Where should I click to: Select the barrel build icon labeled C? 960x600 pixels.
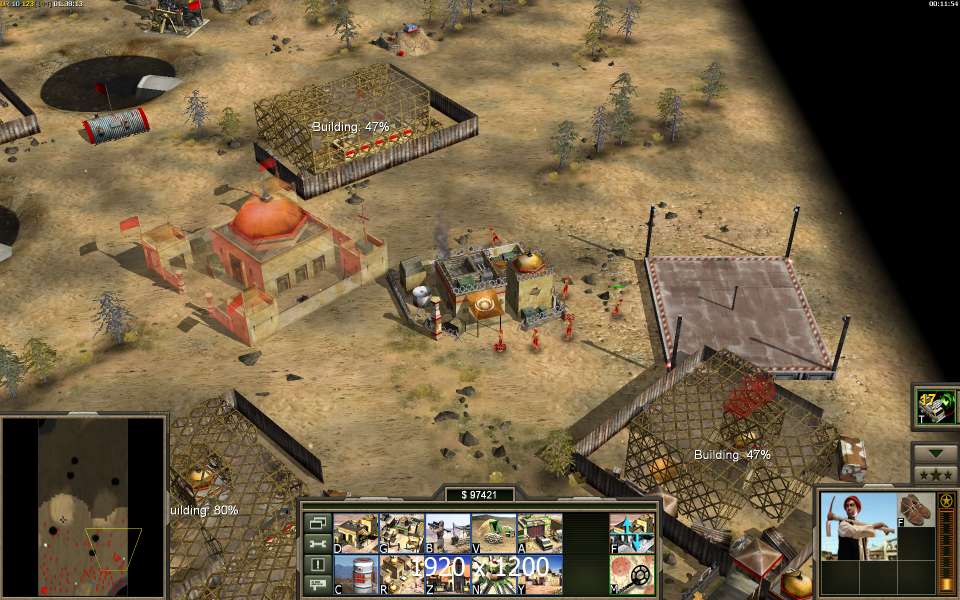pos(355,575)
